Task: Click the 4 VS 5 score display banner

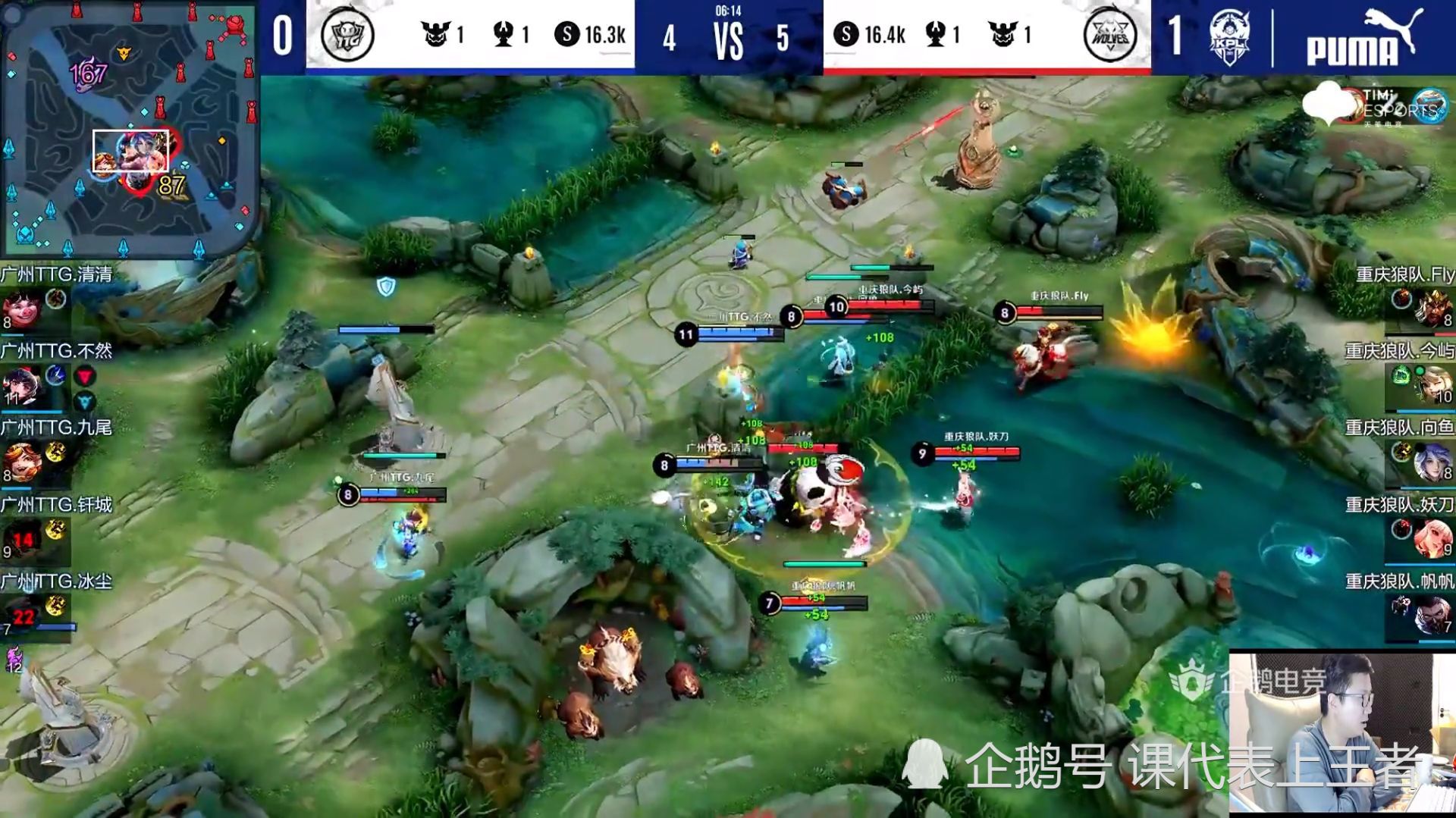Action: click(728, 38)
